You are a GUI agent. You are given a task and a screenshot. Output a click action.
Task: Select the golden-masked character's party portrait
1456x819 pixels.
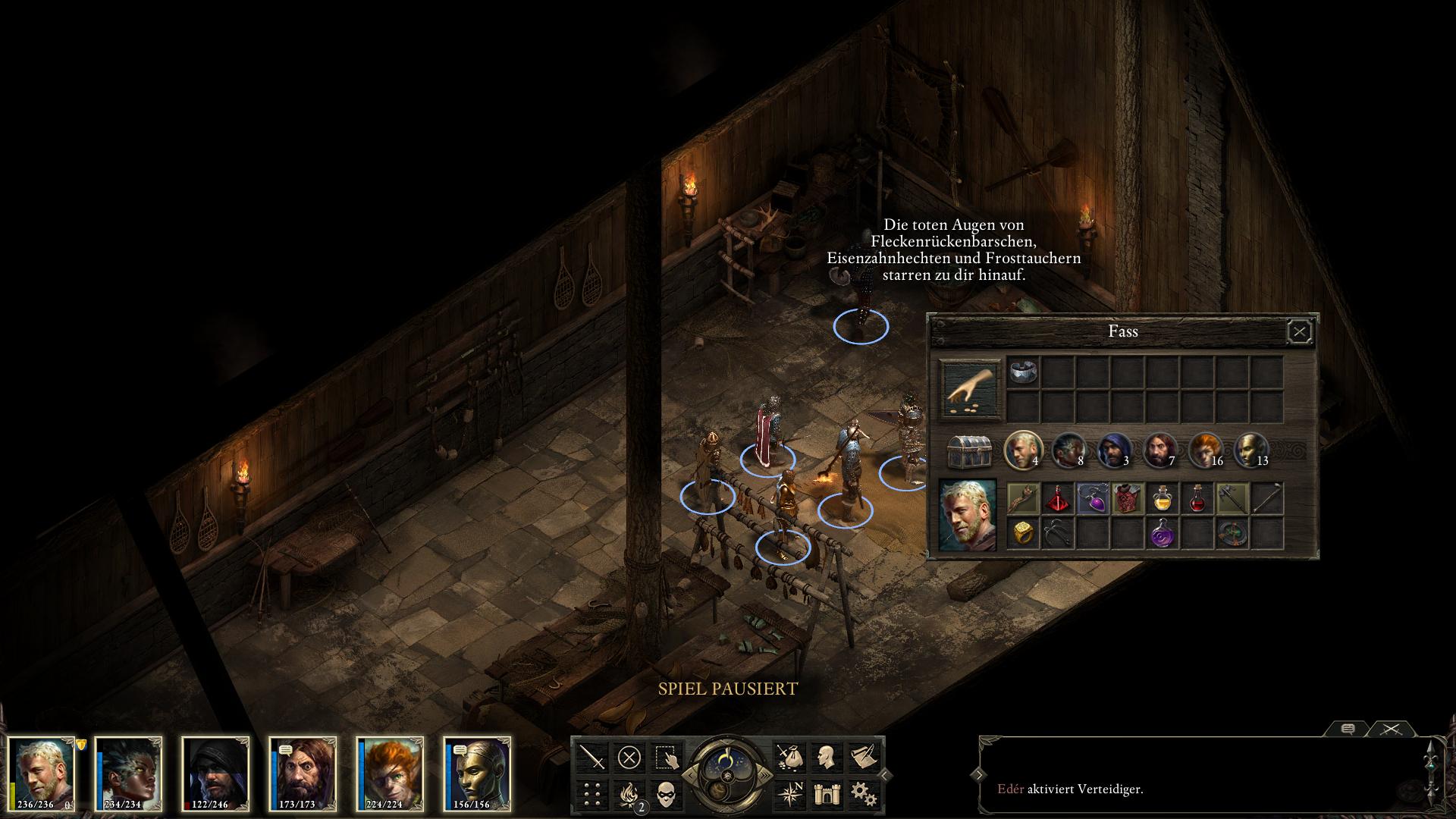click(478, 773)
